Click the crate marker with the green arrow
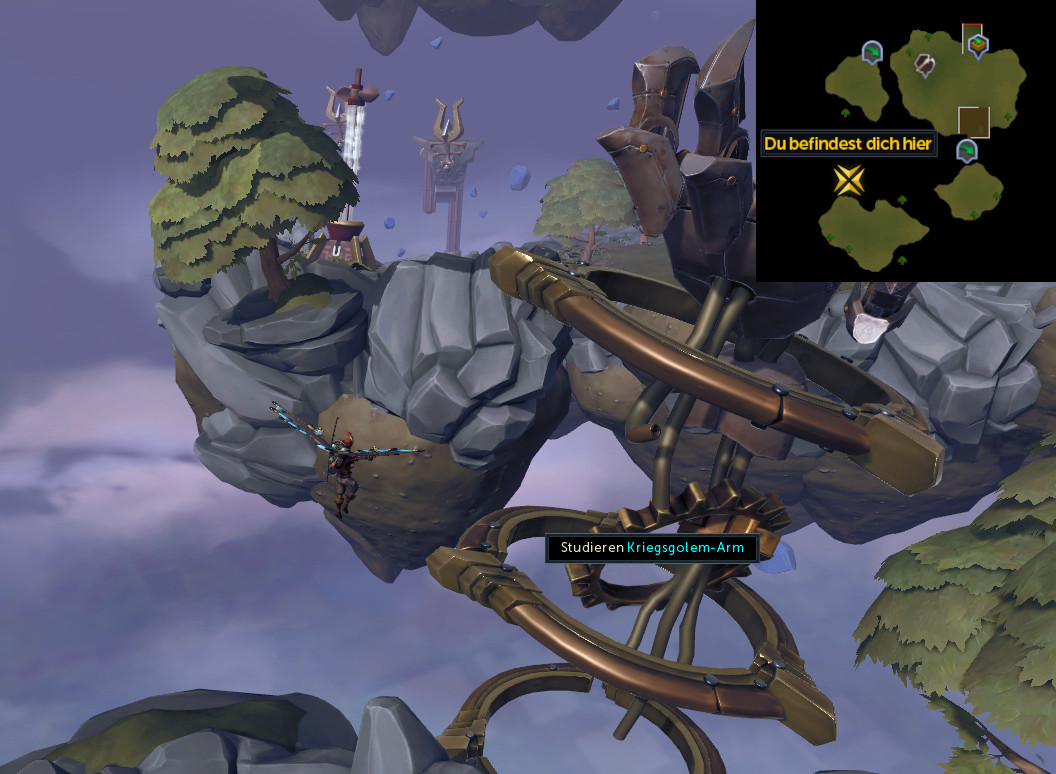This screenshot has height=774, width=1056. pyautogui.click(x=978, y=43)
